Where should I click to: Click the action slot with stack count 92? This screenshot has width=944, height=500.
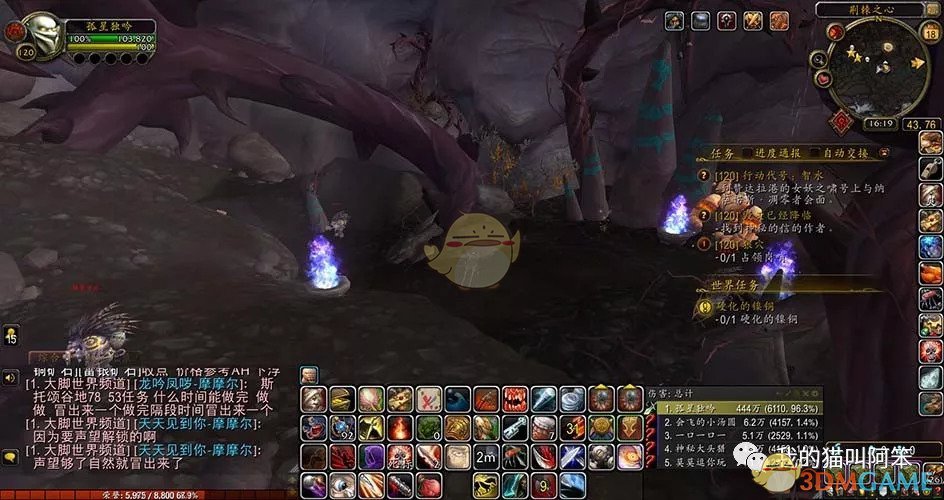click(x=342, y=429)
